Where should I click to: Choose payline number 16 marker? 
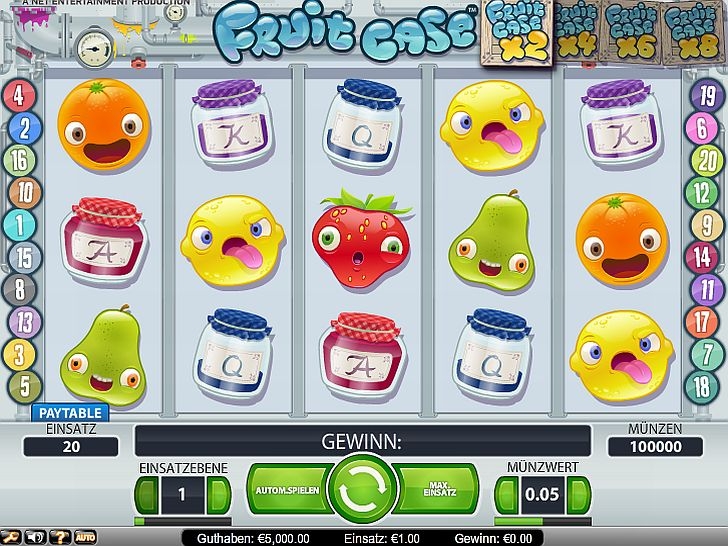point(20,160)
